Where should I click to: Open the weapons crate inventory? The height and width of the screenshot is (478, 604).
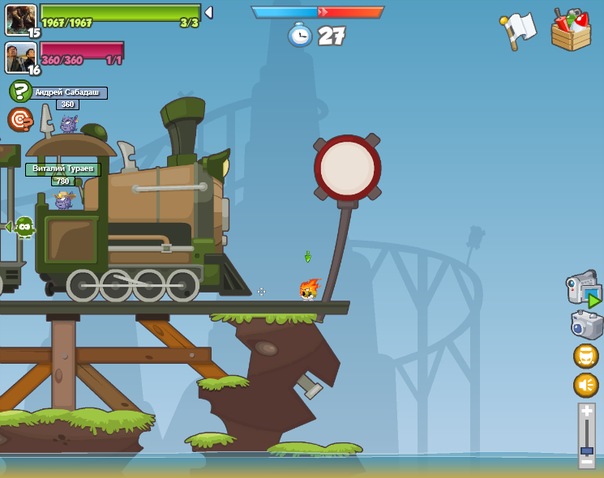point(571,29)
